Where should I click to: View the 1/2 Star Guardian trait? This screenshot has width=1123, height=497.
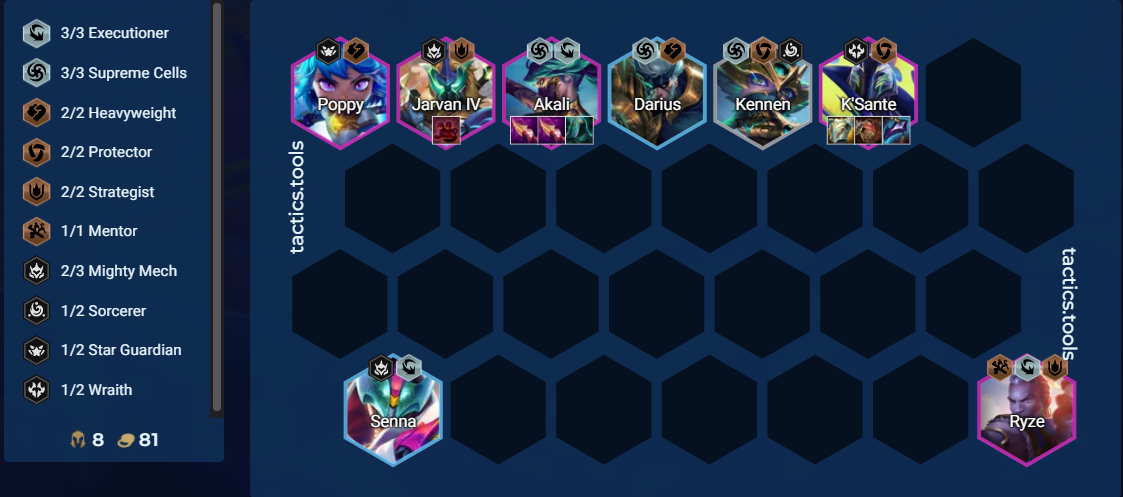point(110,350)
